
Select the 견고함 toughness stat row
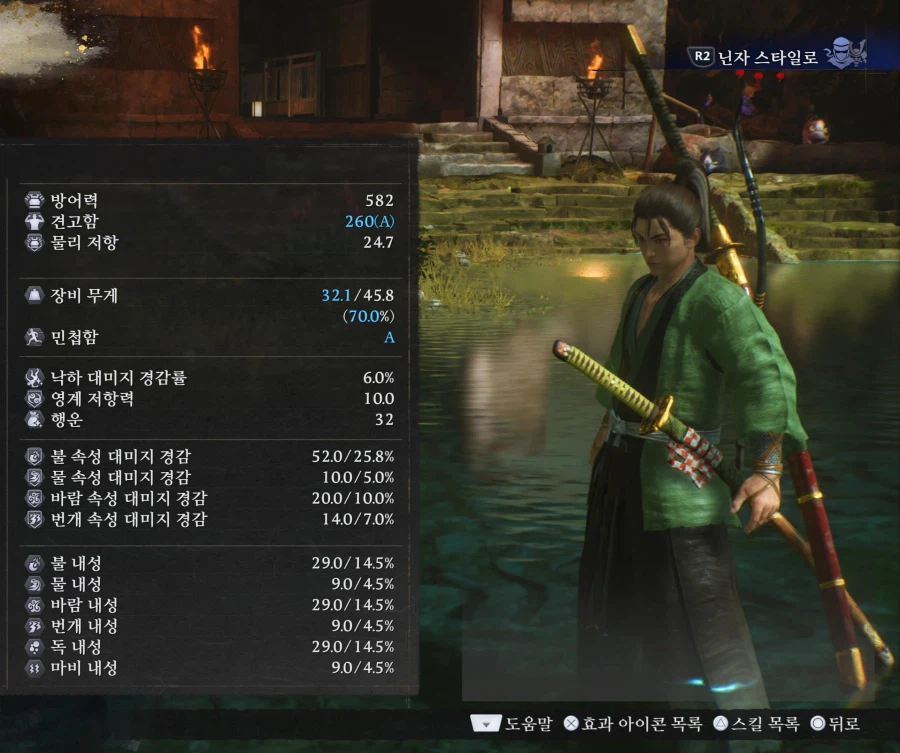coord(208,221)
